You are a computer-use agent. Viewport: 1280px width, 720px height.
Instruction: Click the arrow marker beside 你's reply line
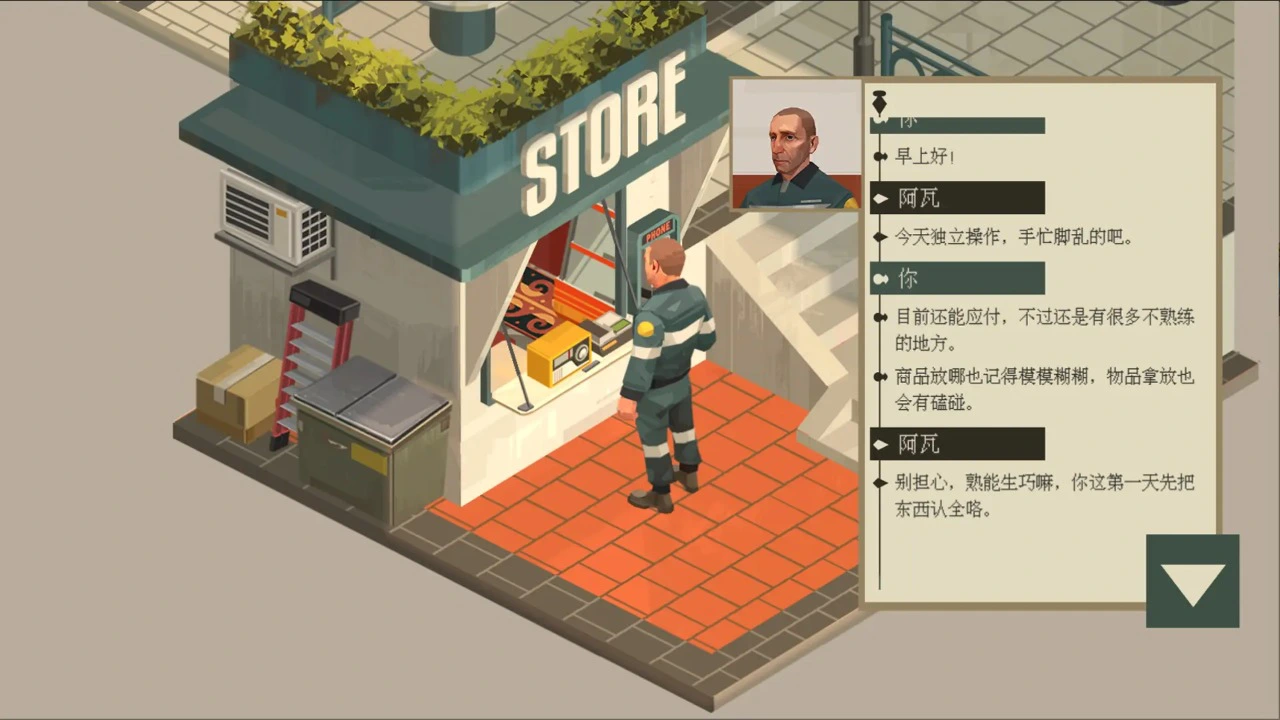(881, 317)
